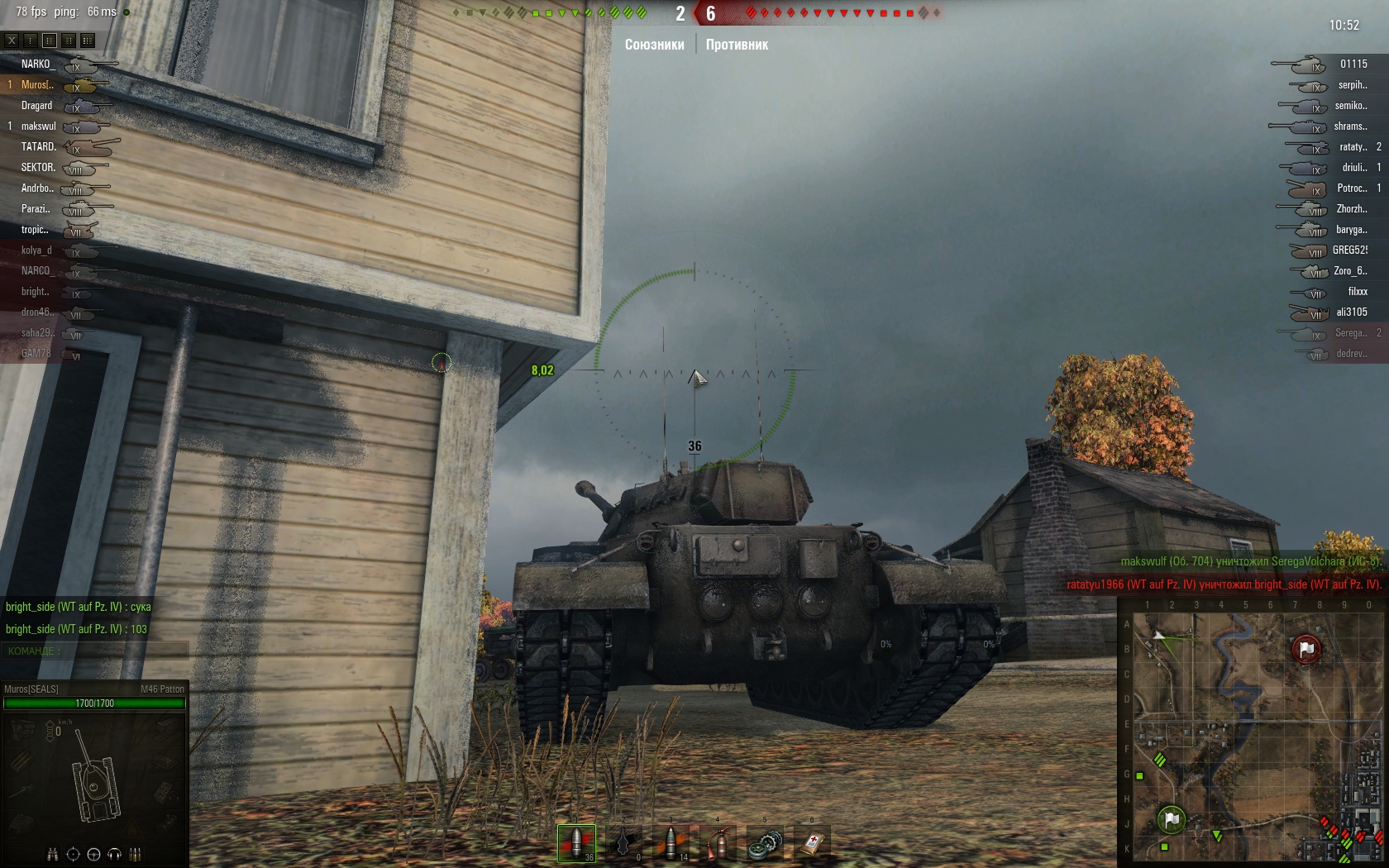
Task: Hide the player list with the X button
Action: [x=12, y=41]
